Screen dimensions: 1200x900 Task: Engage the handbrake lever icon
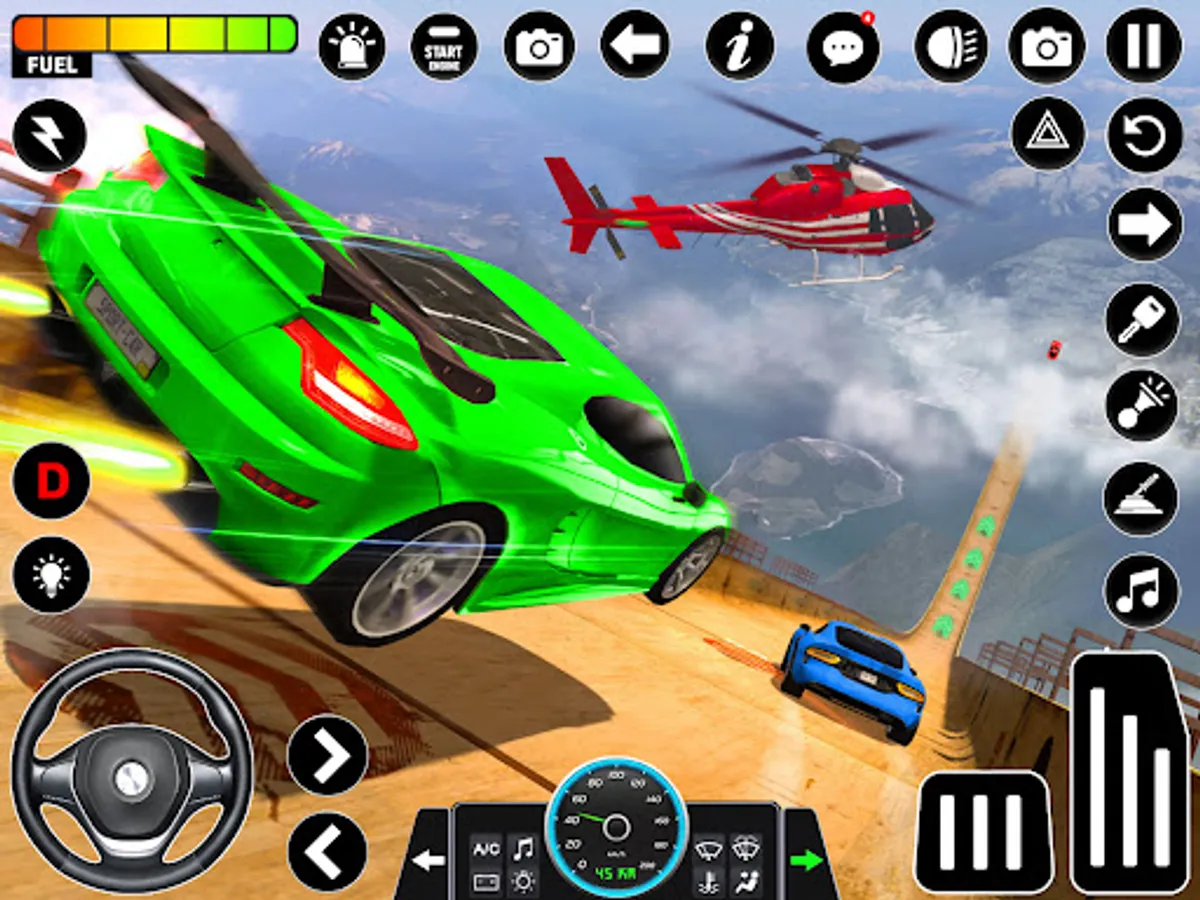click(1142, 497)
